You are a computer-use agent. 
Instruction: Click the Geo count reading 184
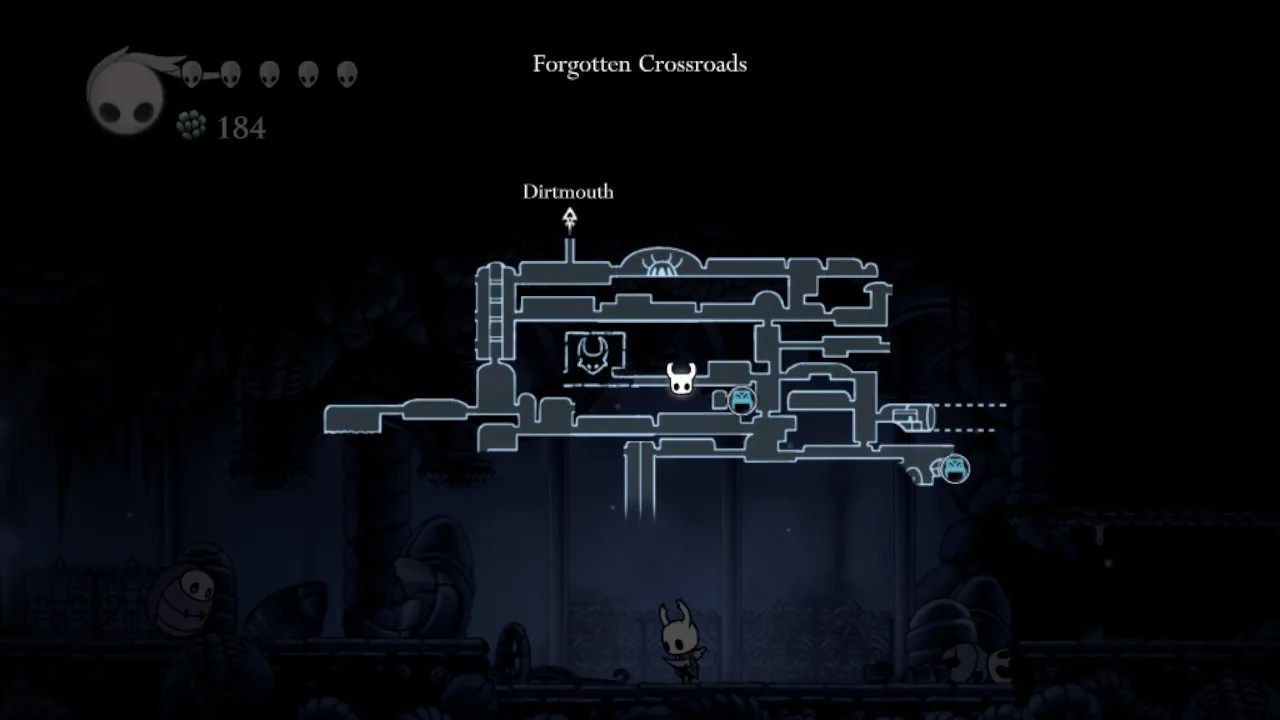[x=240, y=128]
